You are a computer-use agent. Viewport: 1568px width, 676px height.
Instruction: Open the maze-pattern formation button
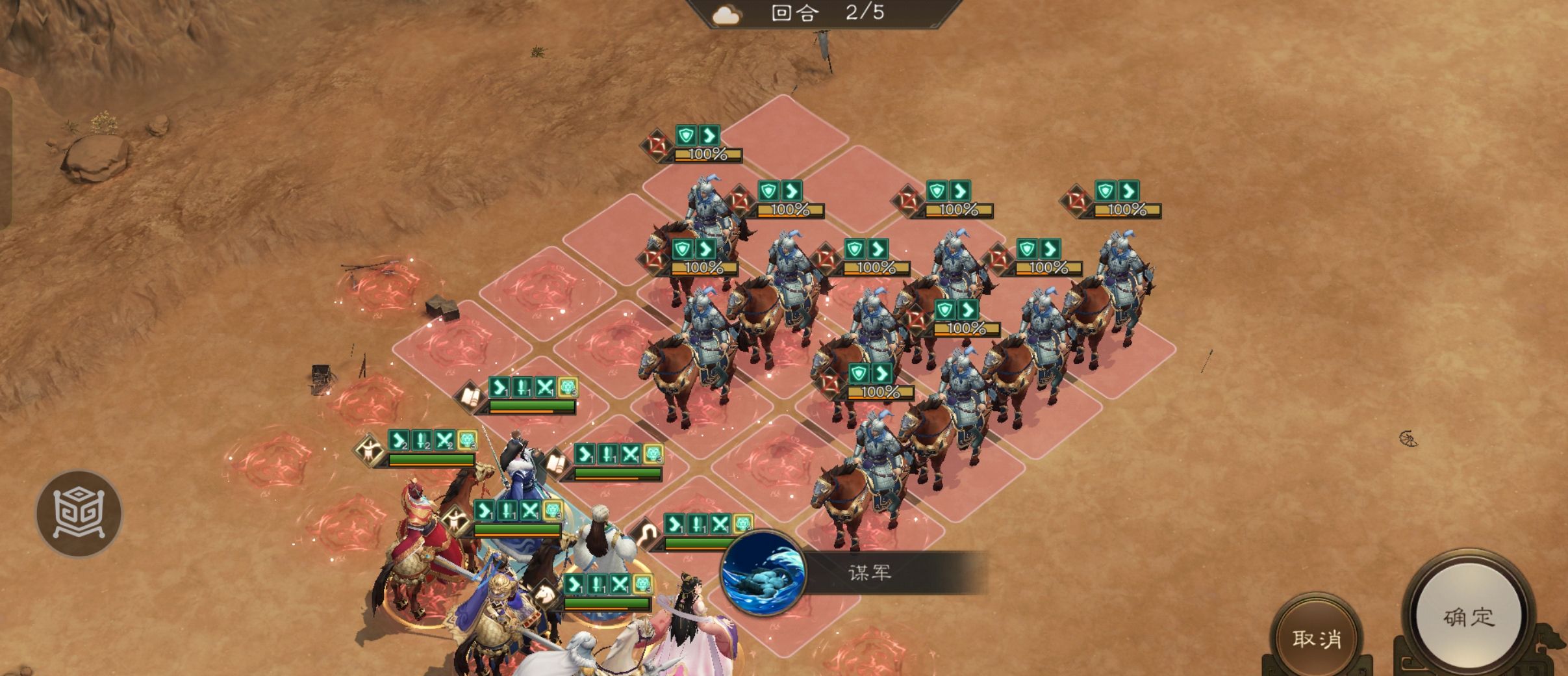(x=79, y=513)
